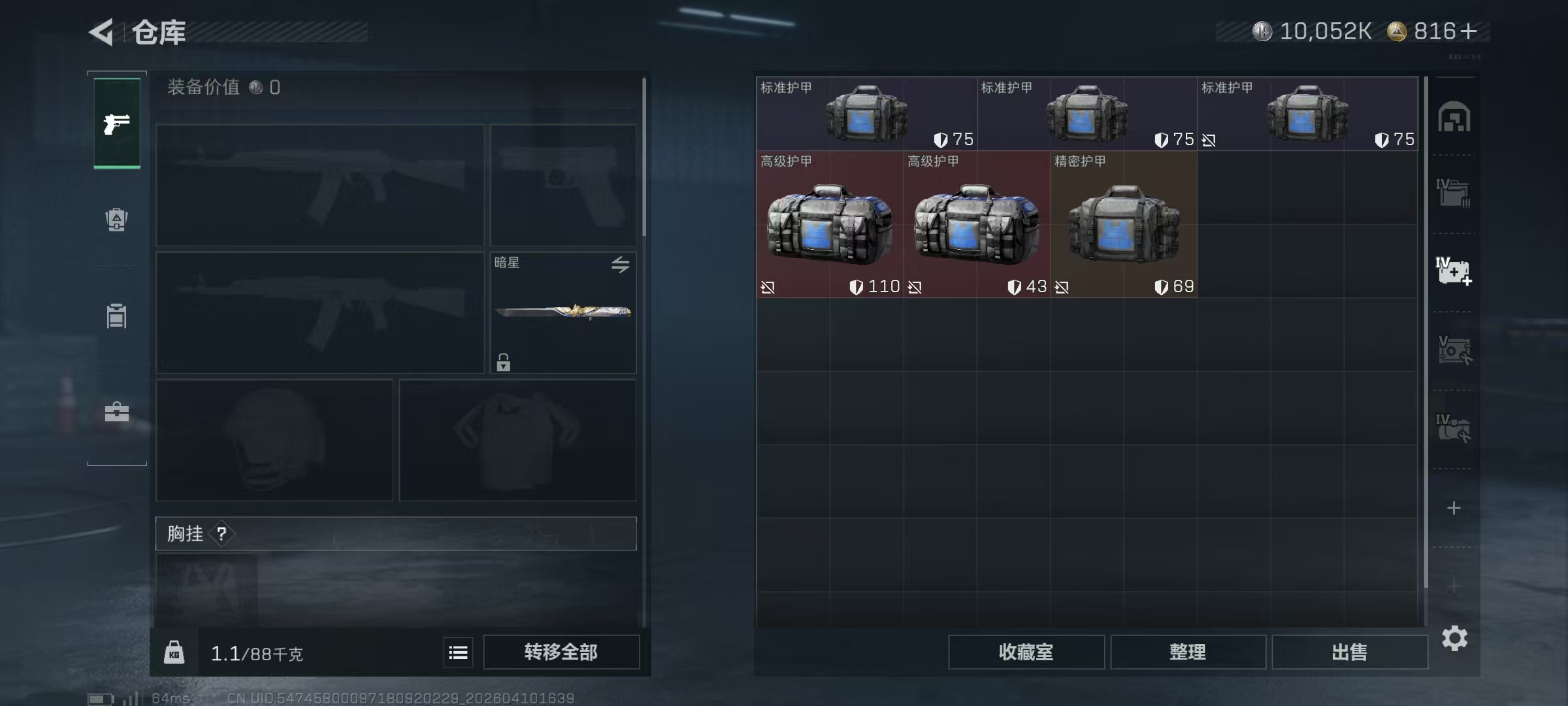Open the 胸挂 help tooltip
1568x706 pixels.
click(x=223, y=534)
